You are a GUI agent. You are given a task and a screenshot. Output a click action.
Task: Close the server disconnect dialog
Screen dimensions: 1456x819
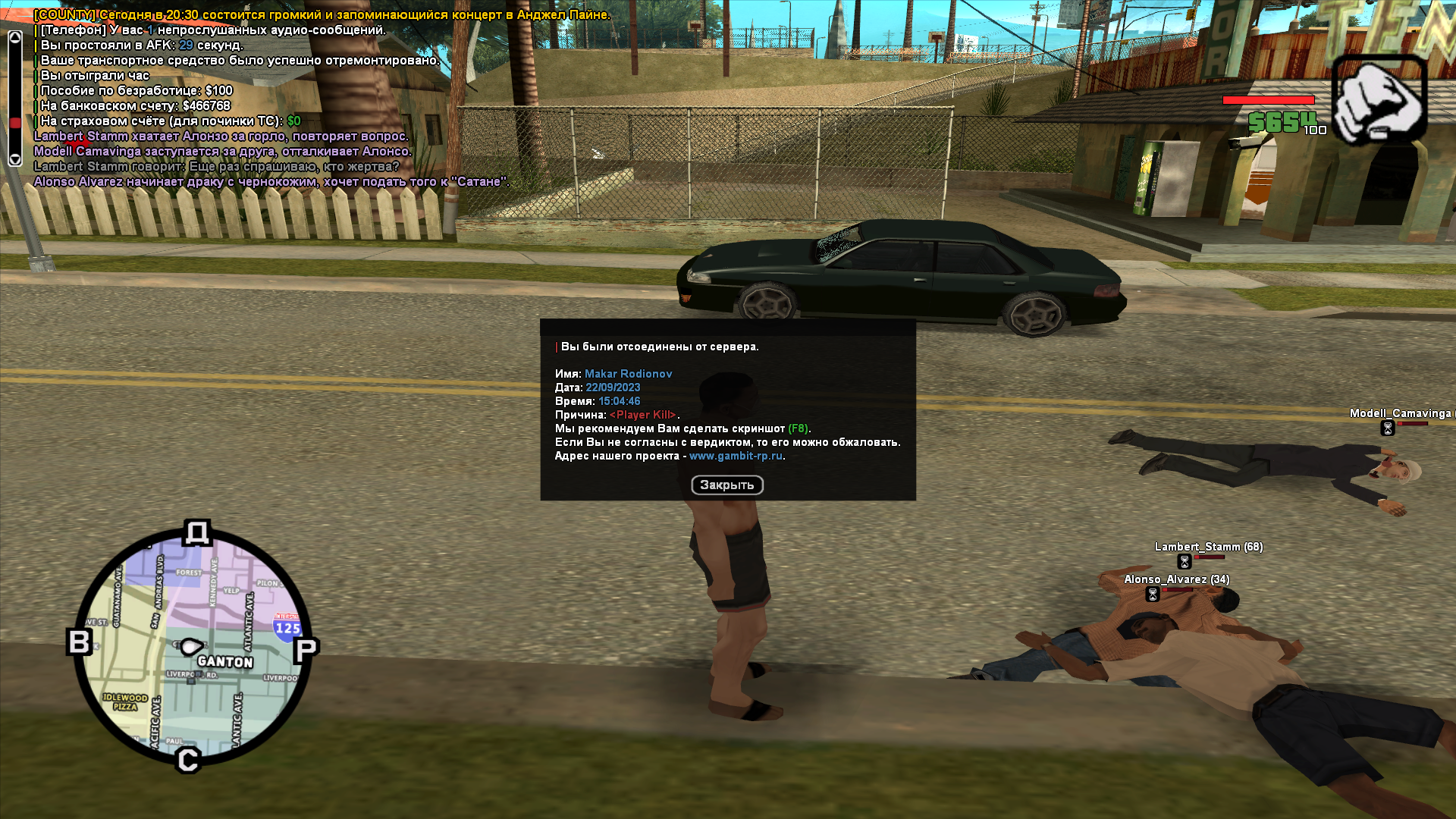pyautogui.click(x=726, y=485)
